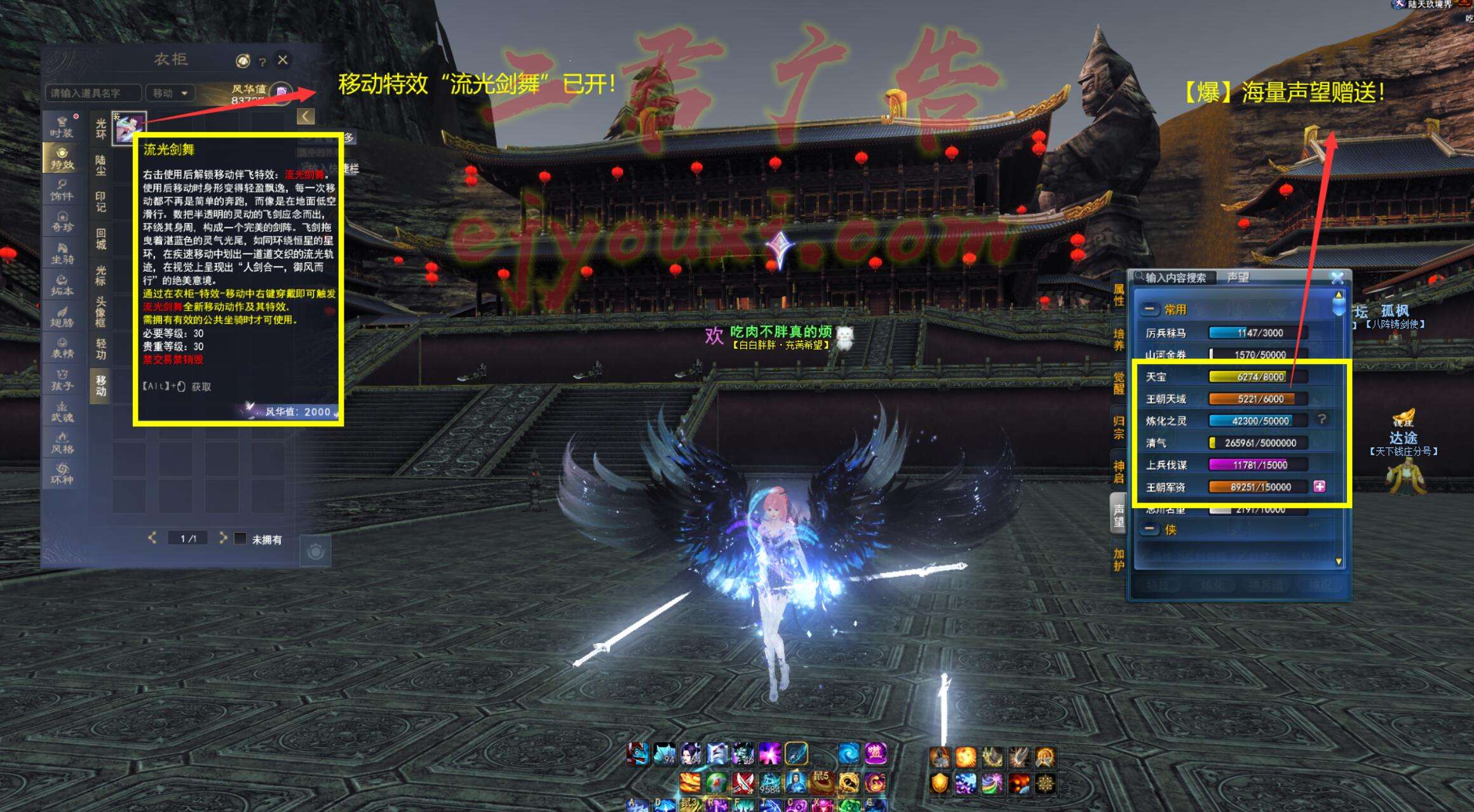This screenshot has height=812, width=1474.
Task: Open the 翅膀 wings category
Action: [x=62, y=316]
